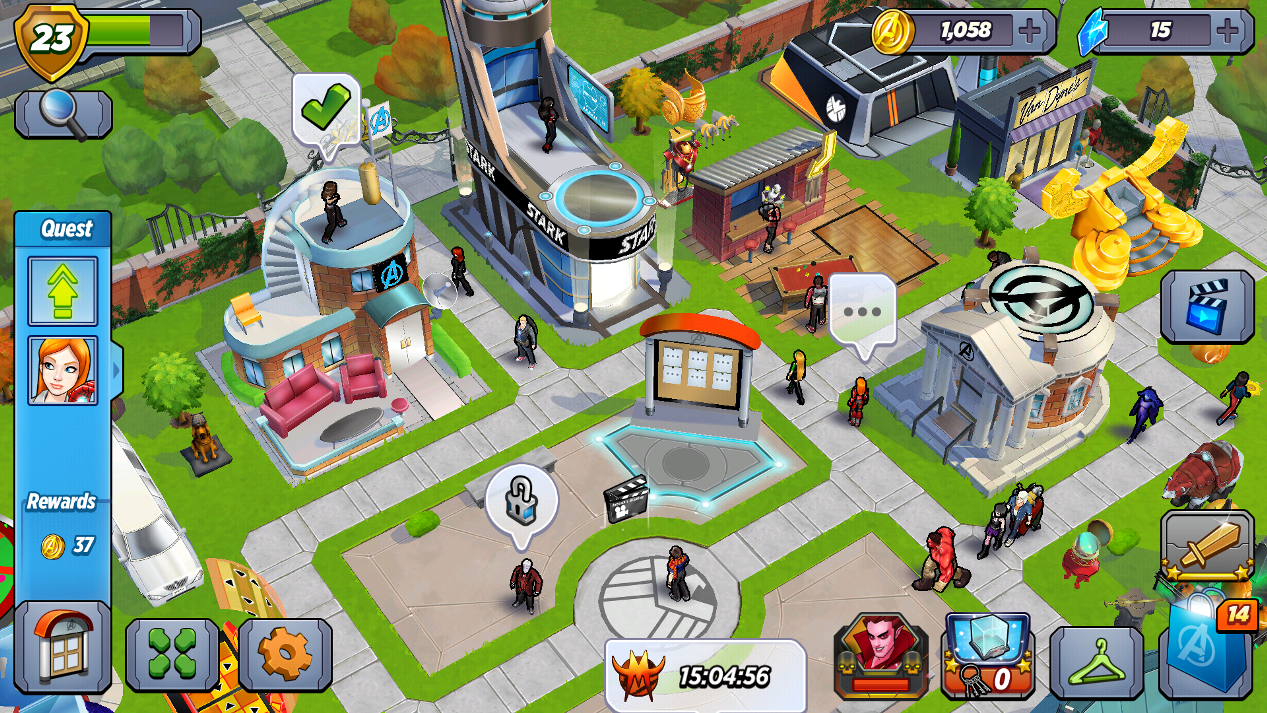This screenshot has height=713, width=1267.
Task: Collect the green checkmark completed action bubble
Action: coord(325,108)
